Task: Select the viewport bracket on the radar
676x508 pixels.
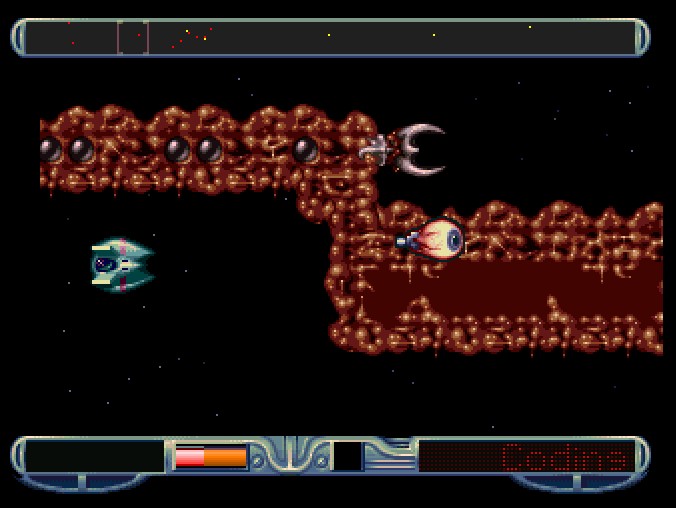Action: click(133, 38)
